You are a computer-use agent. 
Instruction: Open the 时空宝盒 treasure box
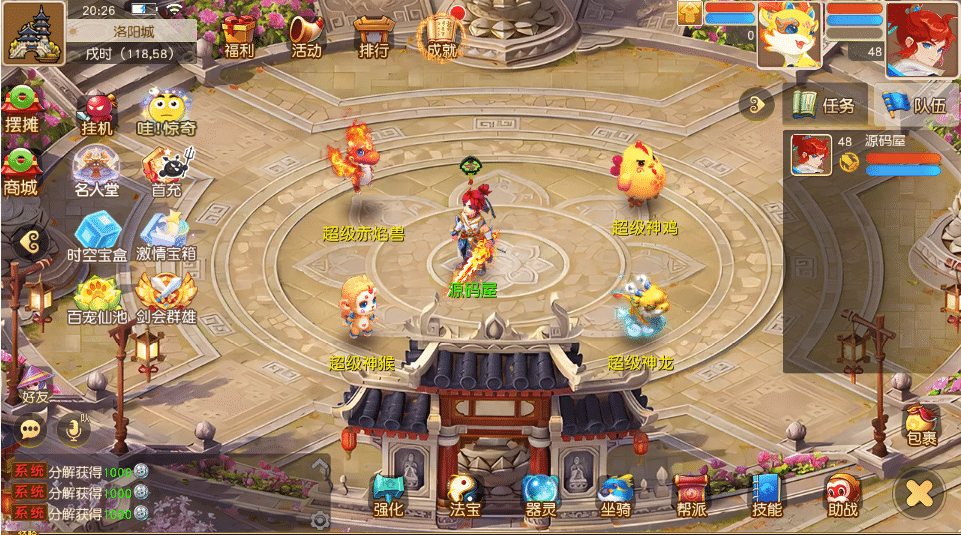97,237
